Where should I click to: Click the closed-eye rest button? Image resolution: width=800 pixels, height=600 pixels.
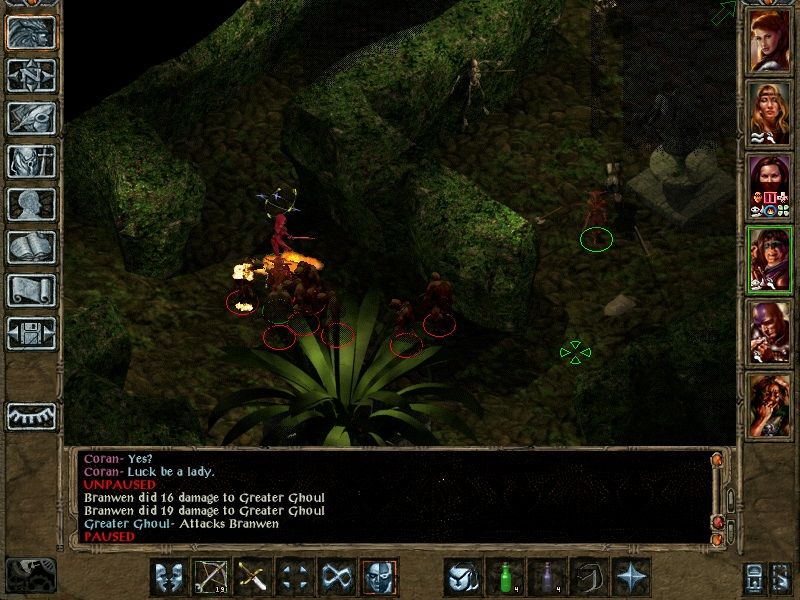(31, 415)
